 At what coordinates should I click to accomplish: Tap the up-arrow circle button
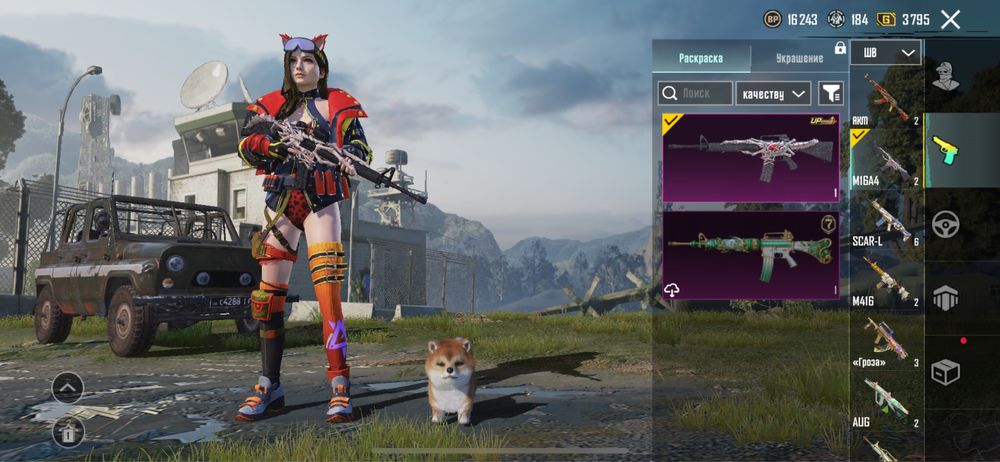[67, 387]
